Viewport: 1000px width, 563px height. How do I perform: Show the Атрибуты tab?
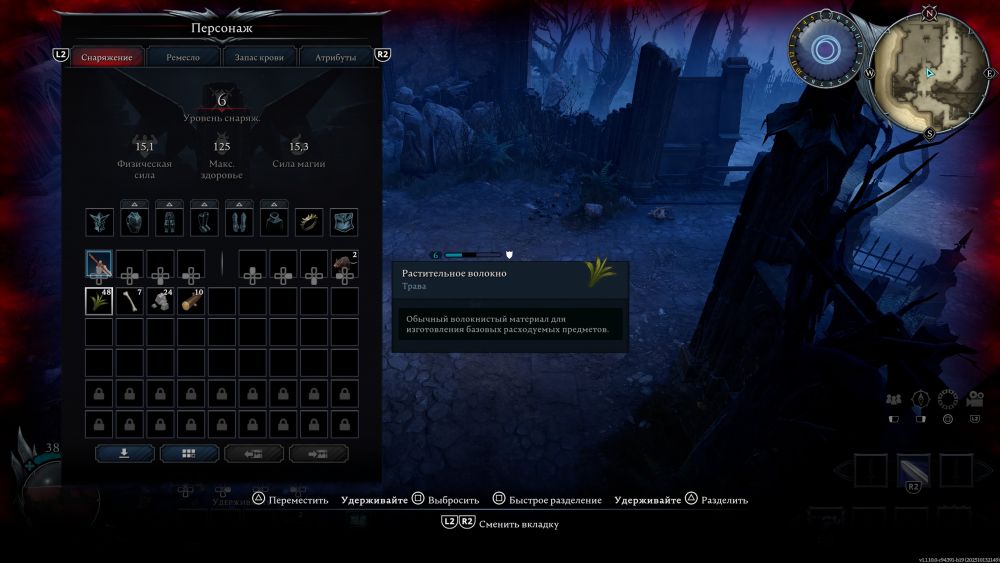(335, 57)
